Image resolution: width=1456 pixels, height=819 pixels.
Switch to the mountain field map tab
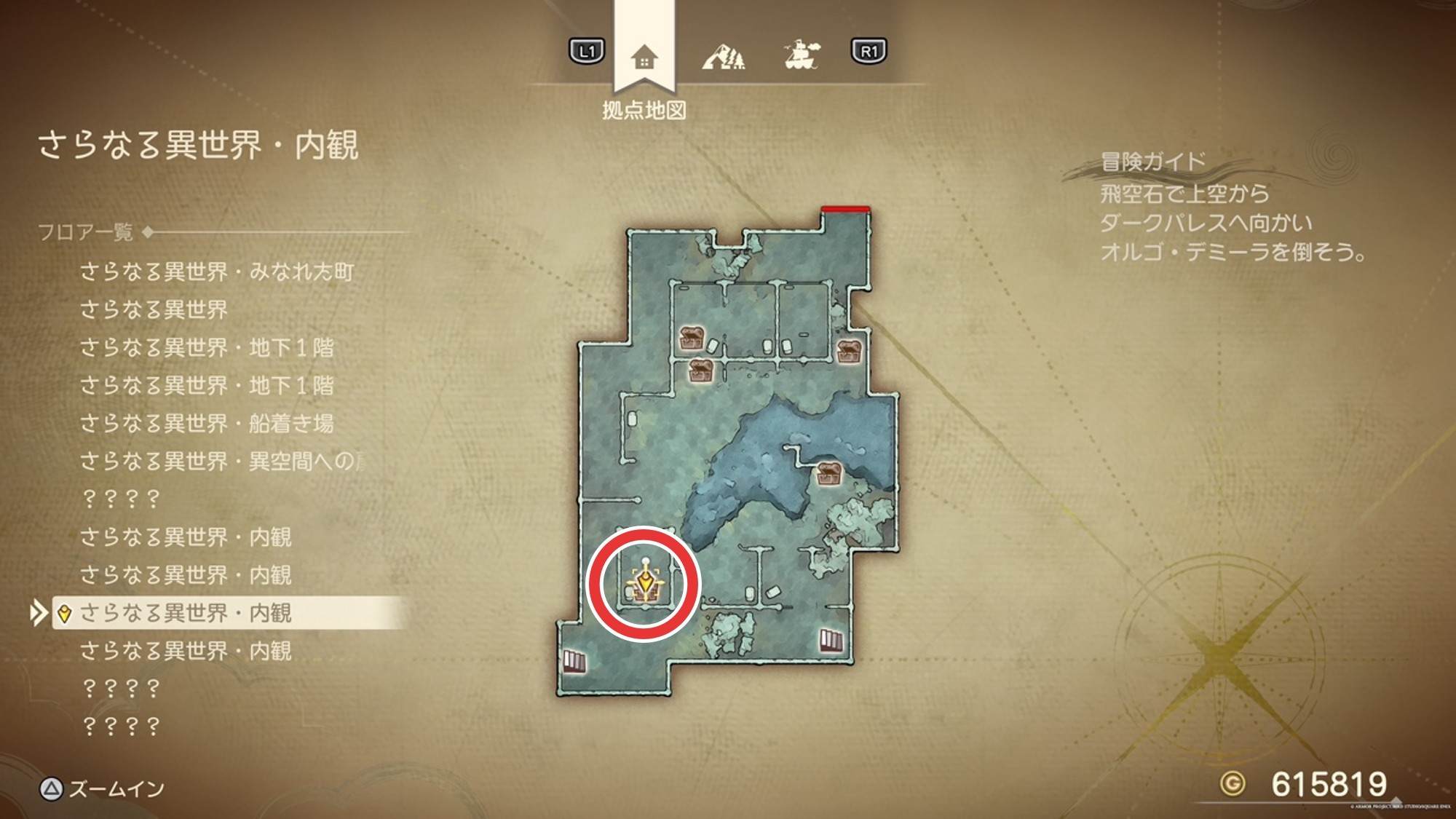(723, 55)
